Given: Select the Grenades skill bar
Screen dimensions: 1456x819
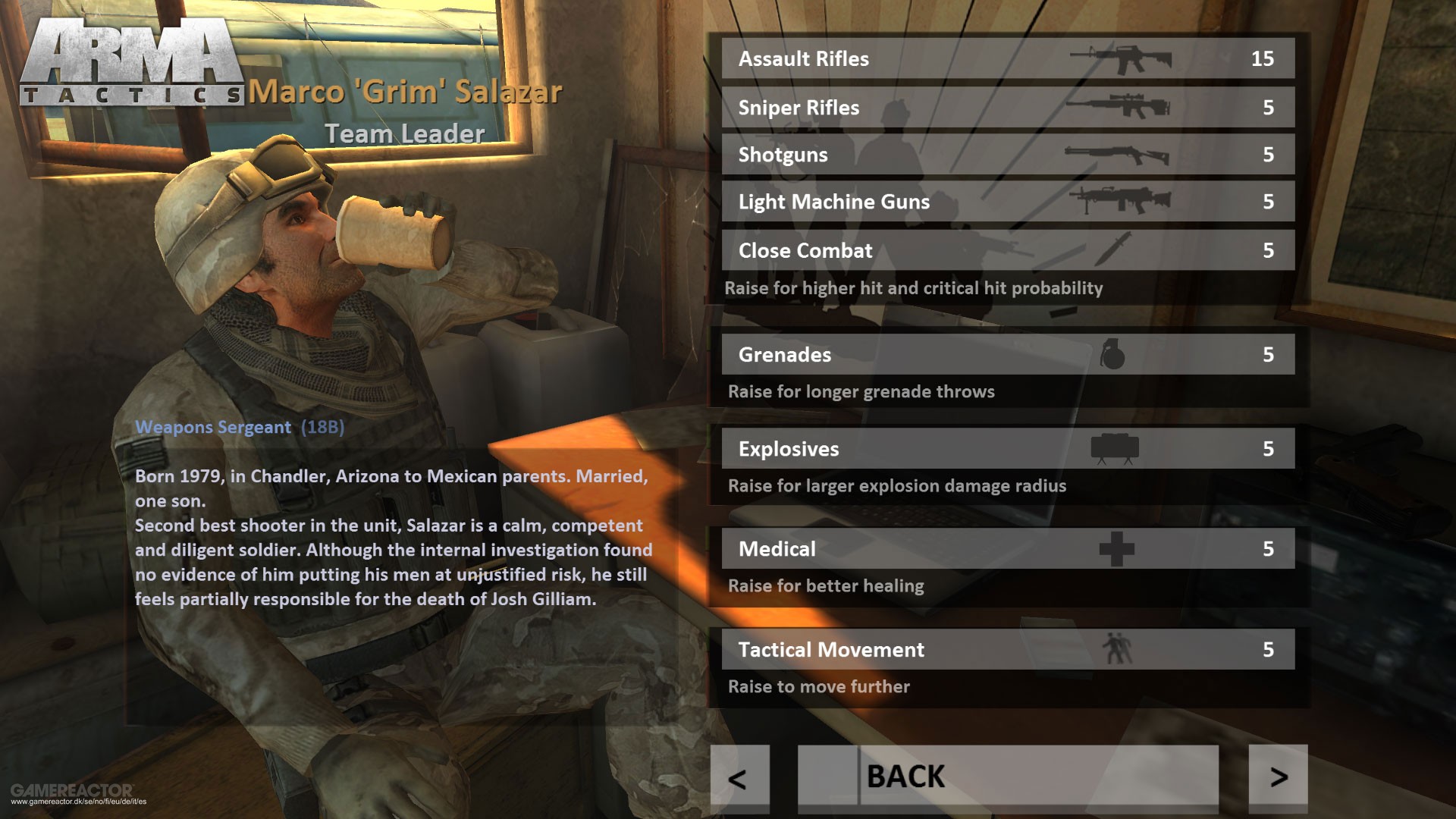Looking at the screenshot, I should point(1009,353).
